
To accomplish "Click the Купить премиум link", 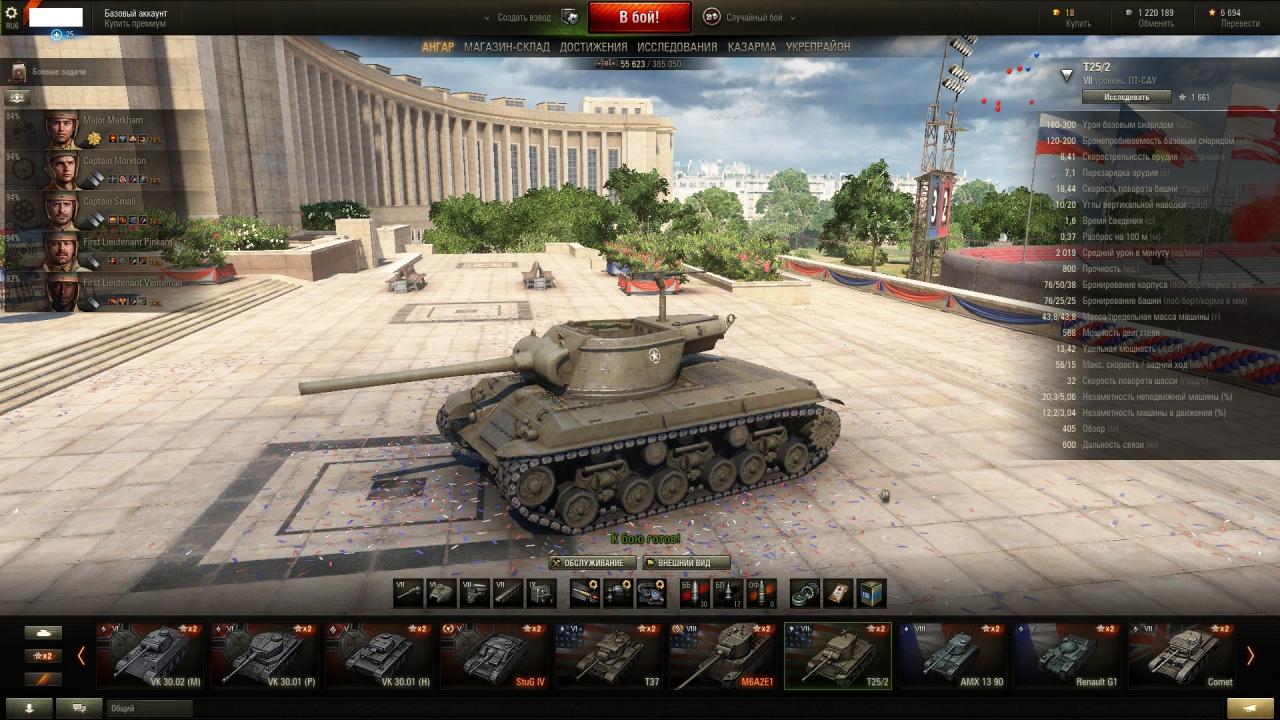I will pyautogui.click(x=135, y=24).
